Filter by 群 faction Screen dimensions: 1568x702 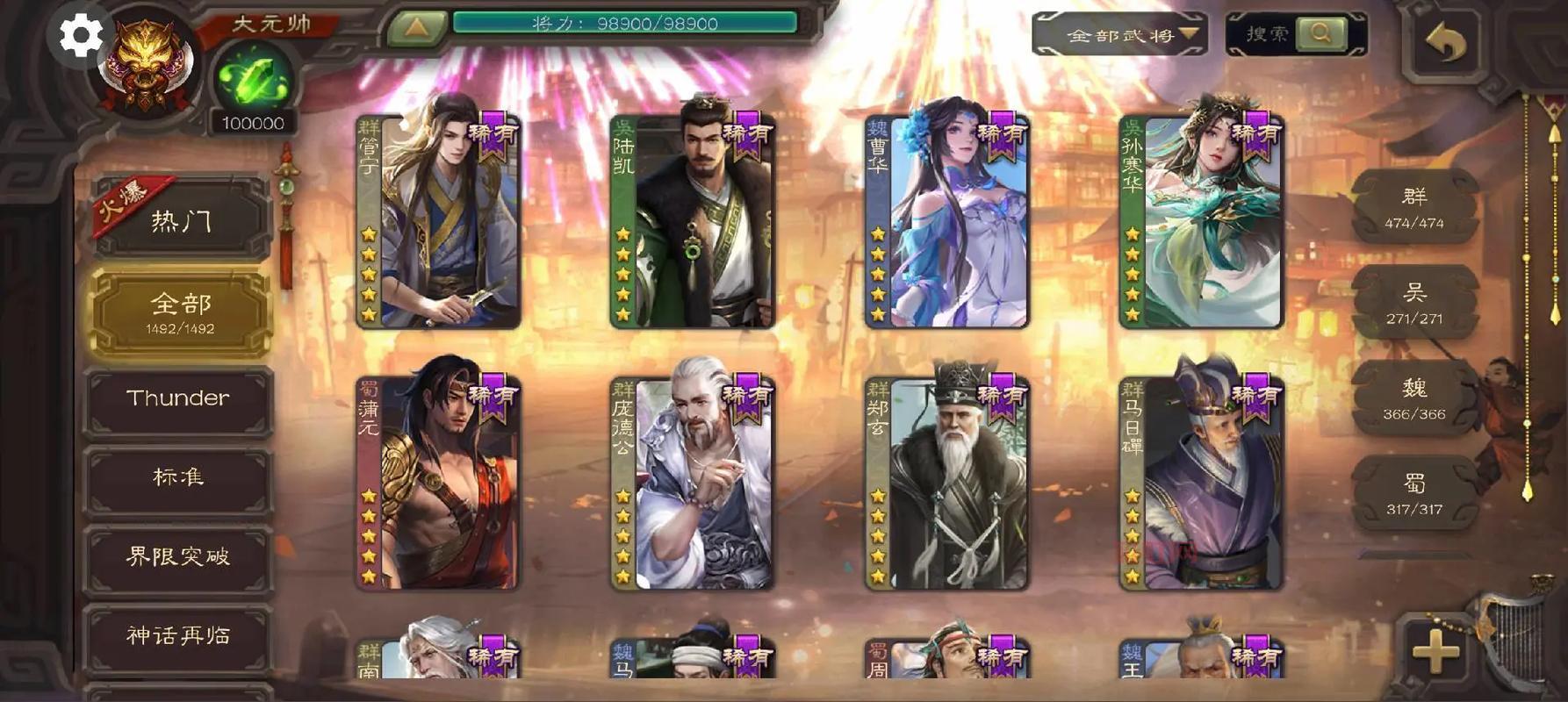[1413, 207]
